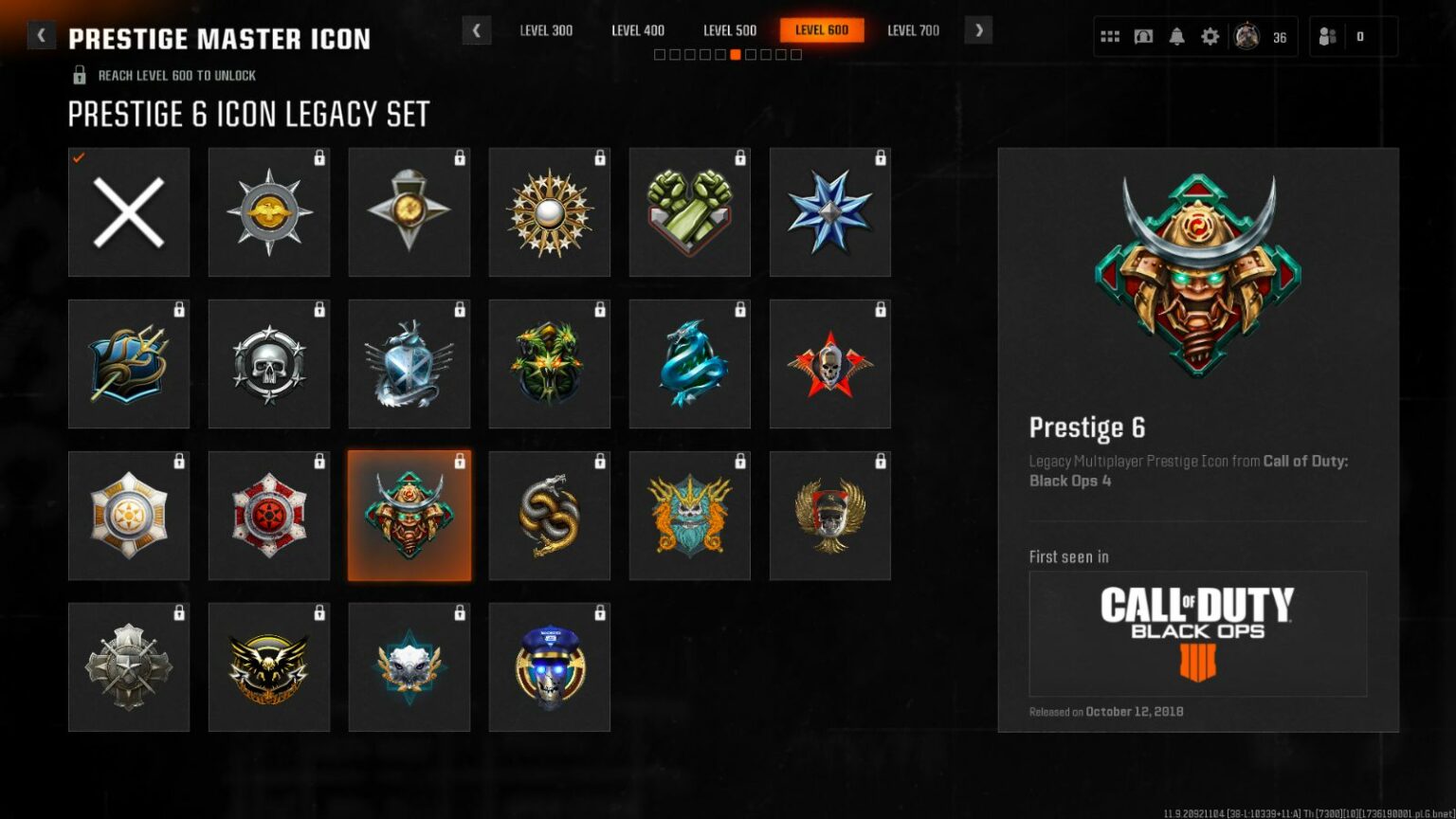This screenshot has height=819, width=1456.
Task: Select the silver skull medallion icon
Action: coord(269,363)
